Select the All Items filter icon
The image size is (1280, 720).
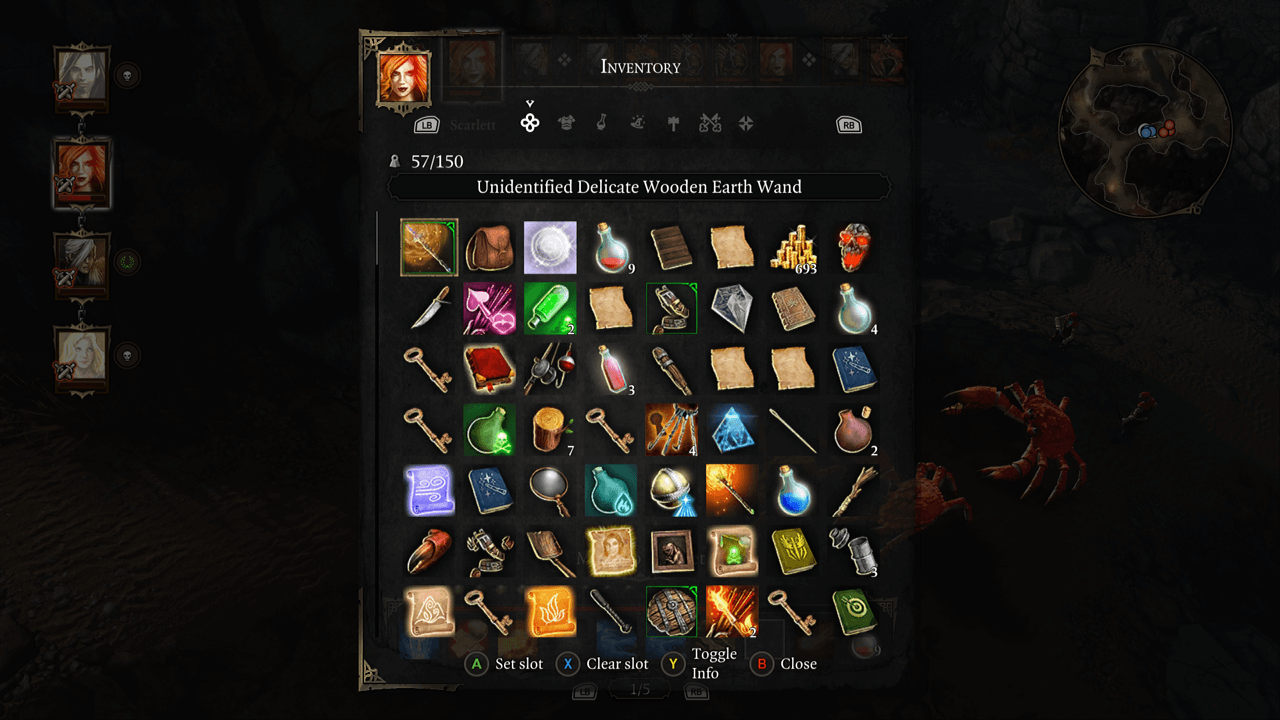(x=529, y=123)
